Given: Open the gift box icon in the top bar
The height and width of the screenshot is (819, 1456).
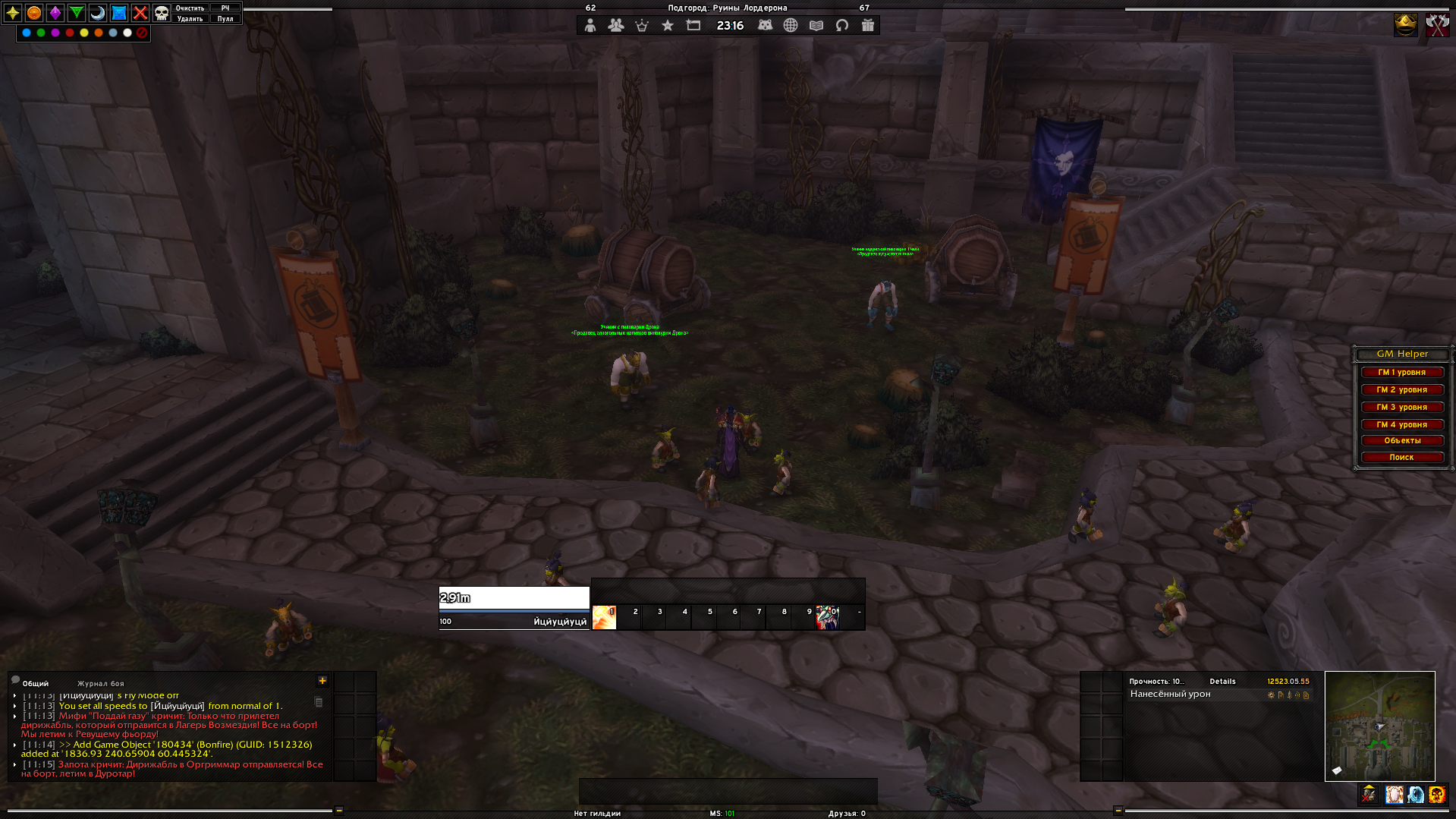Looking at the screenshot, I should click(868, 26).
